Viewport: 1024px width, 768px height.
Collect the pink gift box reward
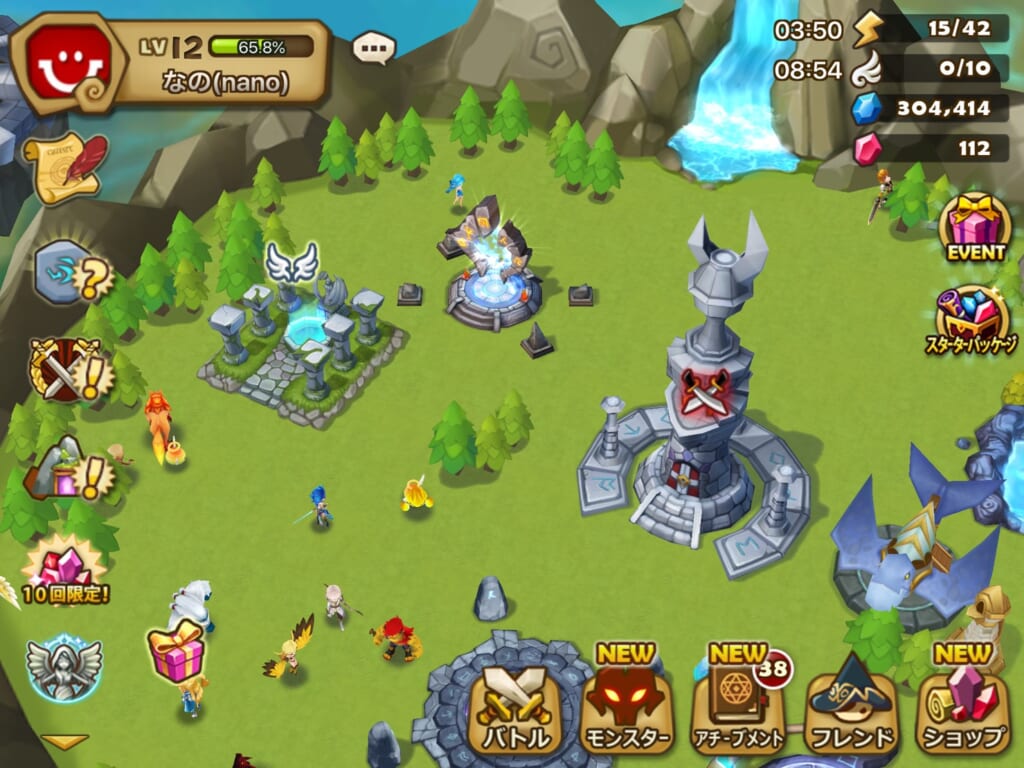[x=176, y=652]
